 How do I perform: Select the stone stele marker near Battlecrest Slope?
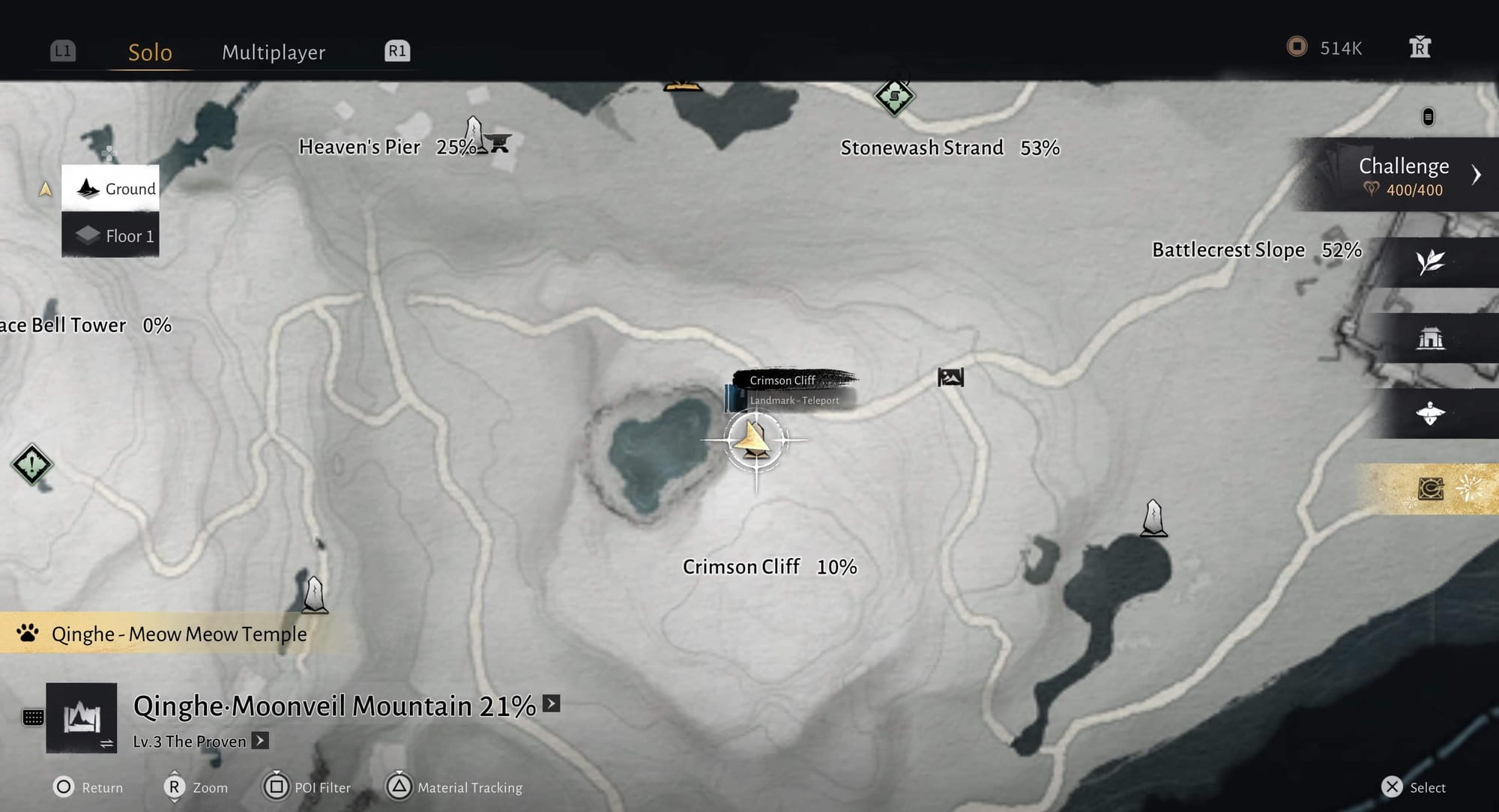(1153, 518)
